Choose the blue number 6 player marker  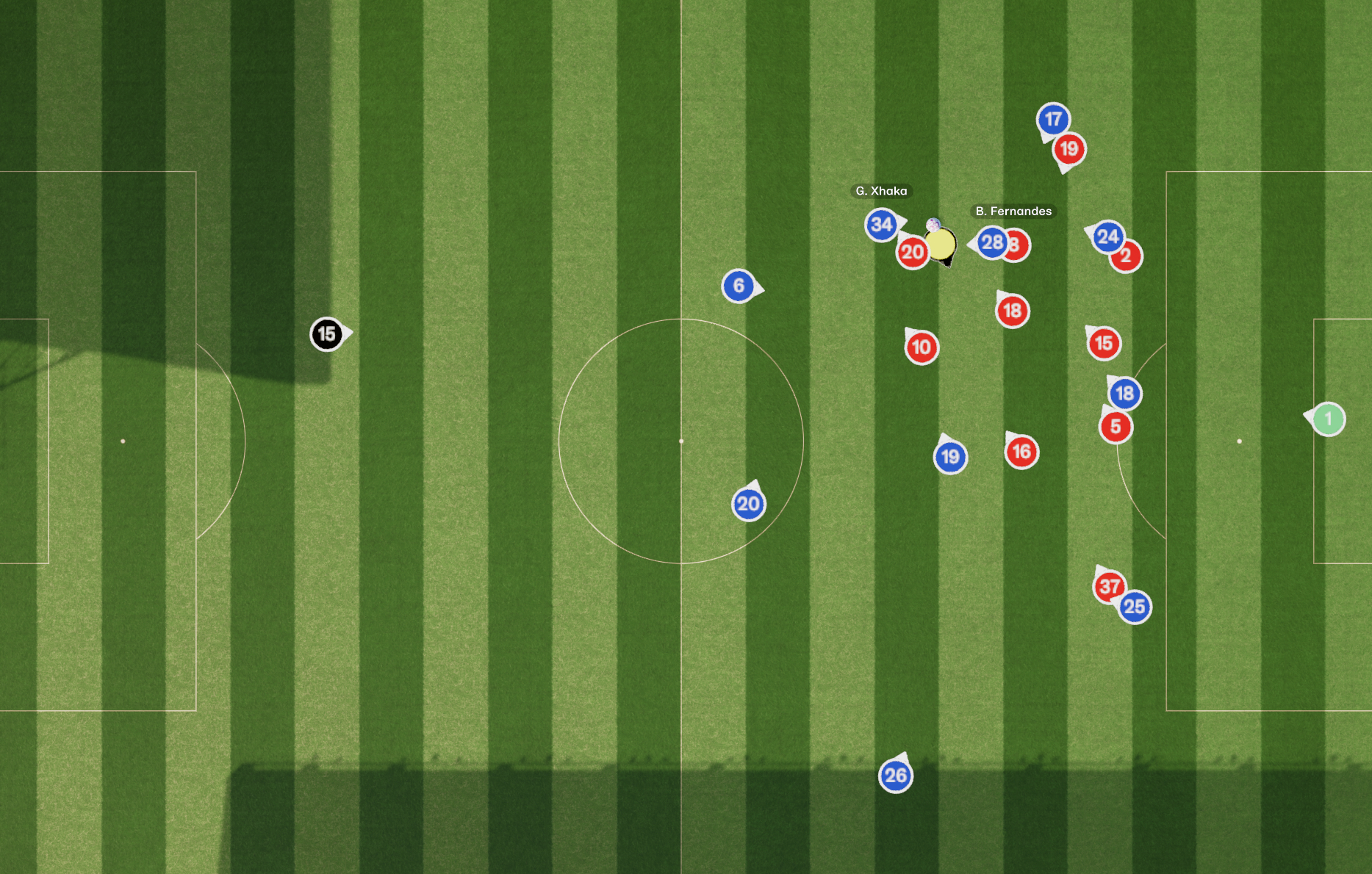(739, 286)
